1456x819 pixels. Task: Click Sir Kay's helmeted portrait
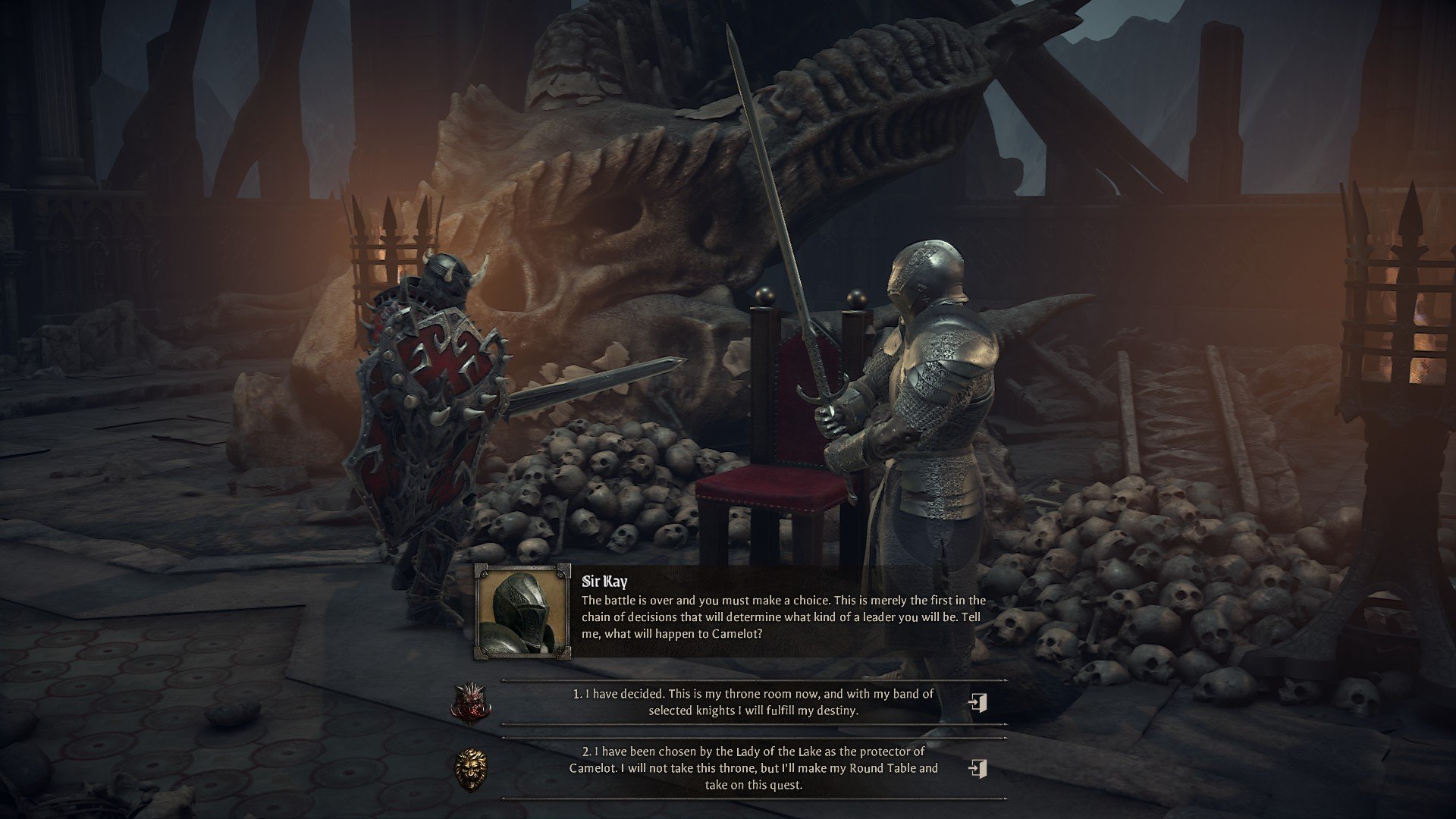522,610
